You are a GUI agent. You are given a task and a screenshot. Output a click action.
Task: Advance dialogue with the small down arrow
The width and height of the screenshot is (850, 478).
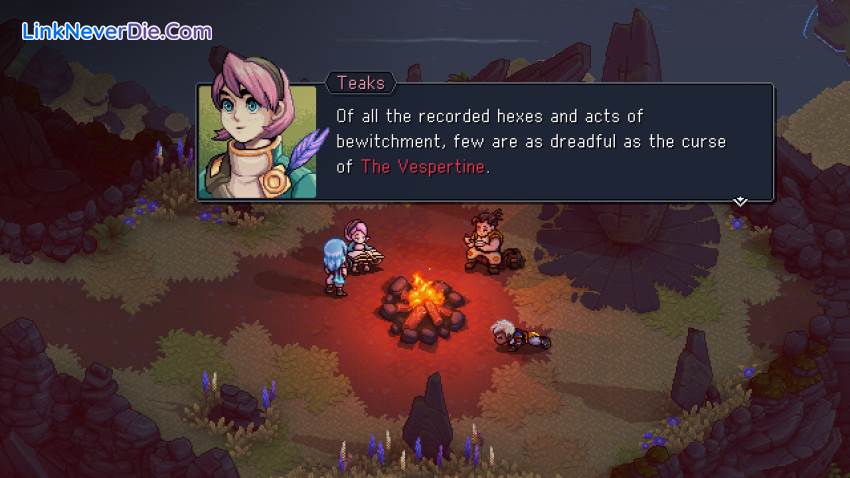740,201
